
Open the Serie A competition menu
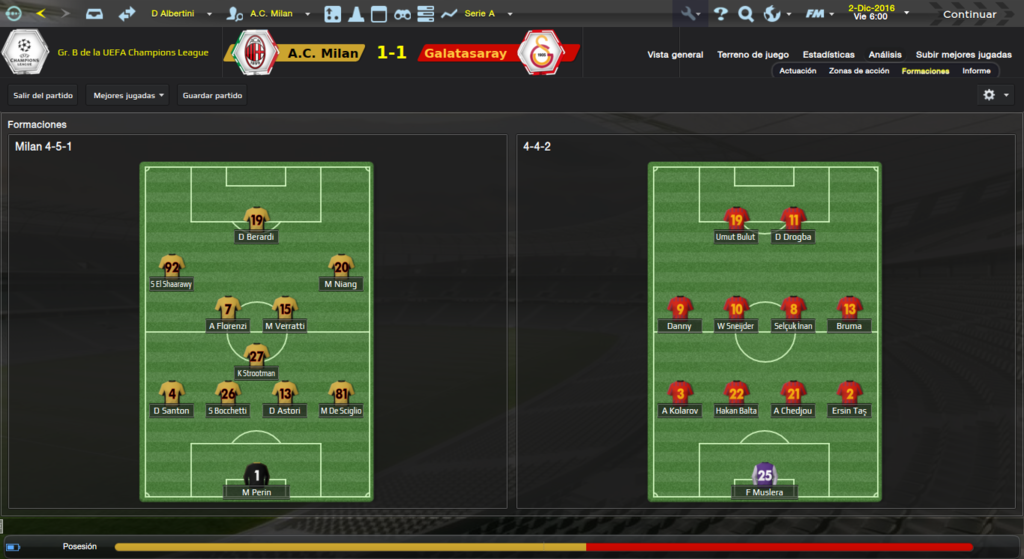pos(487,14)
